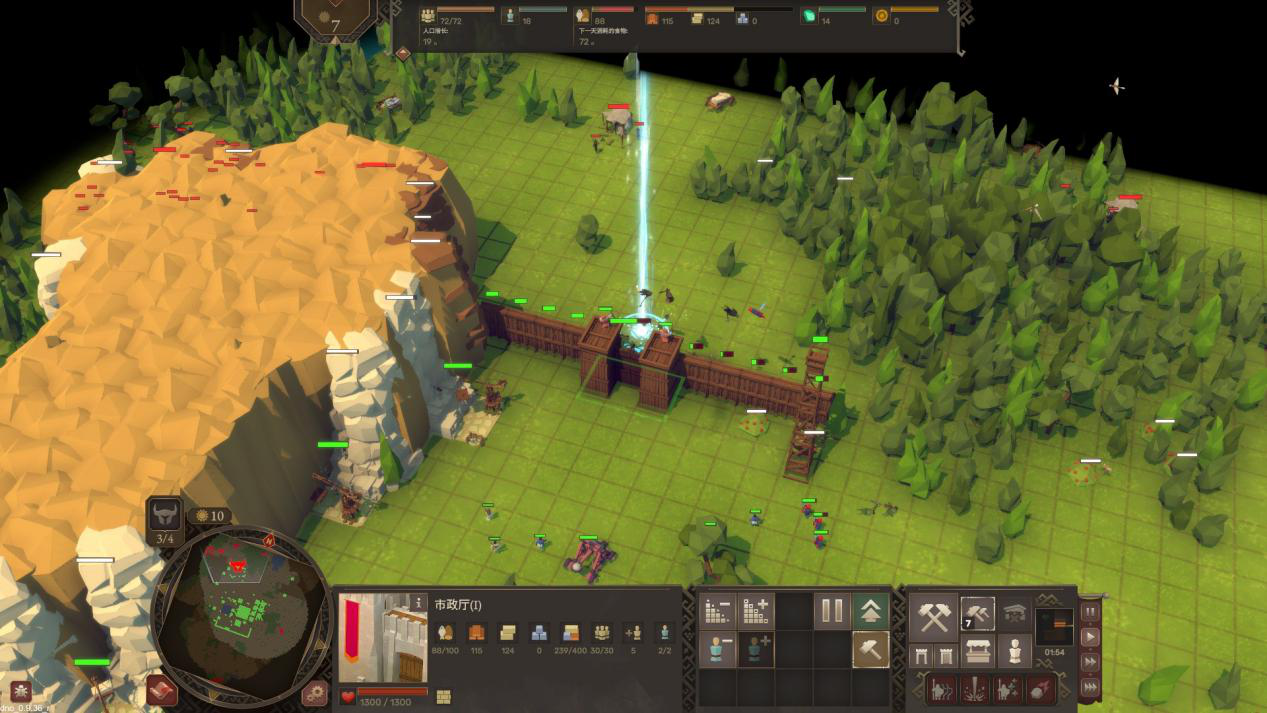The width and height of the screenshot is (1267, 713).
Task: Click the bug report icon
Action: coord(19,691)
